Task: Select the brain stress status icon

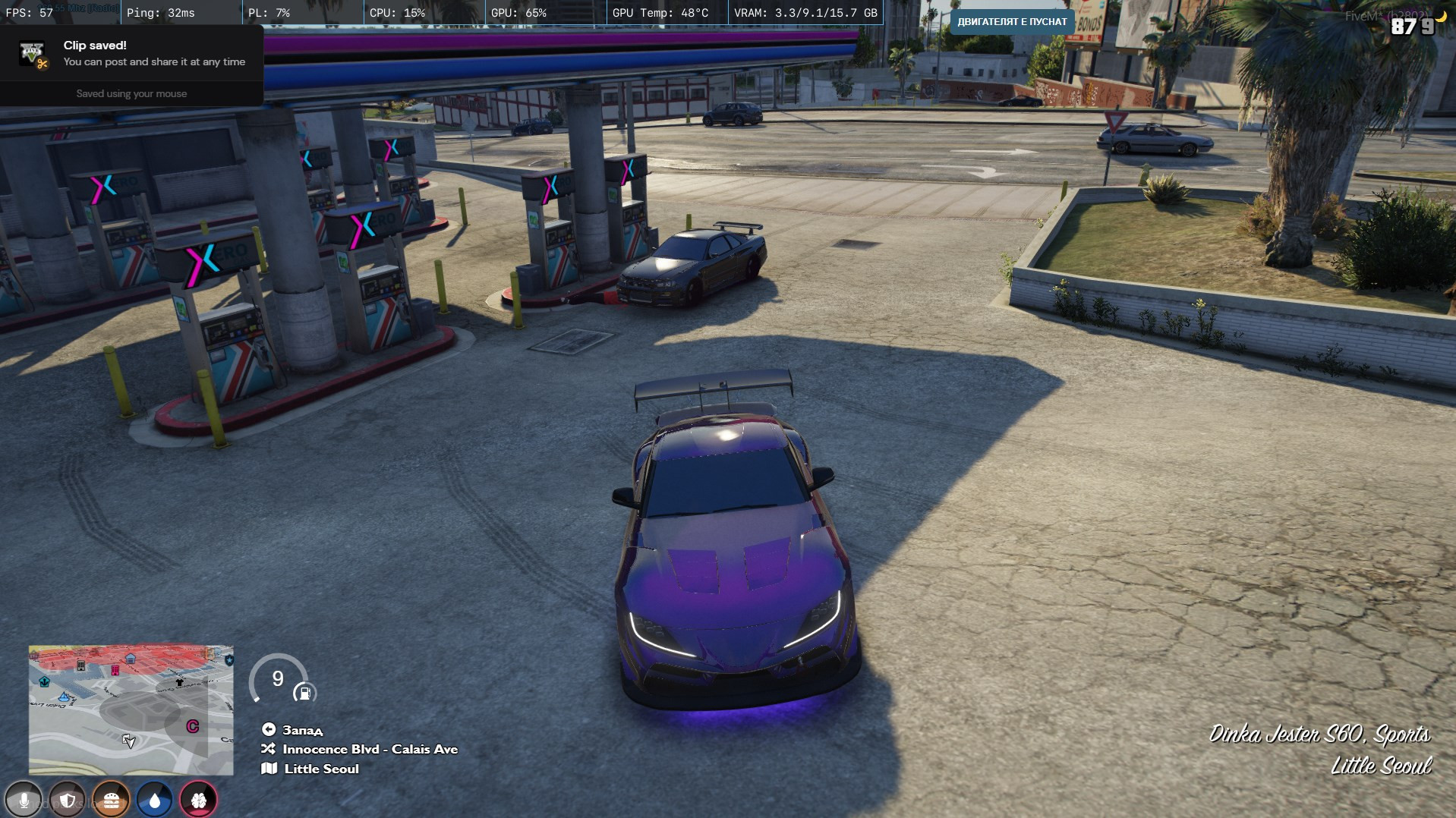Action: (x=199, y=800)
